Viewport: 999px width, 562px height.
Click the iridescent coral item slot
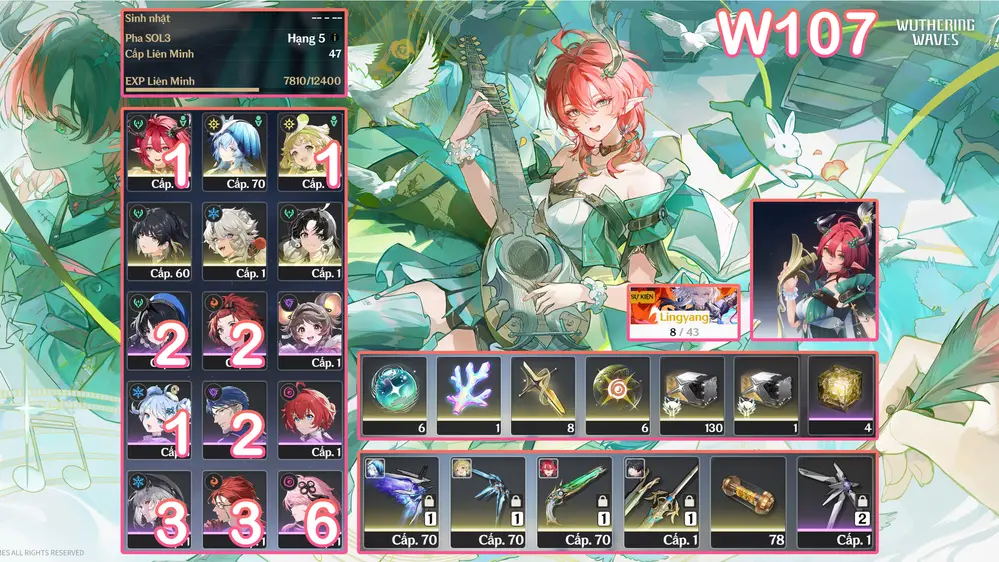(468, 396)
